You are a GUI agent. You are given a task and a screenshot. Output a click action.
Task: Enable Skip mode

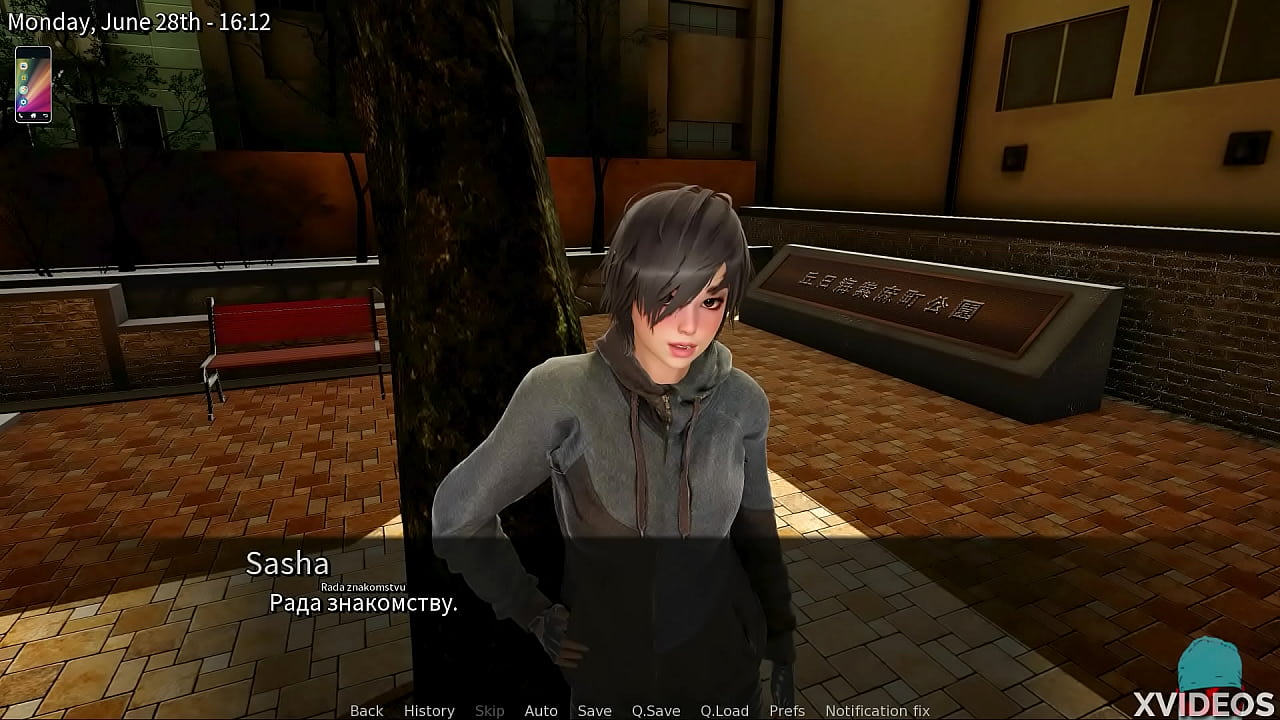tap(490, 710)
